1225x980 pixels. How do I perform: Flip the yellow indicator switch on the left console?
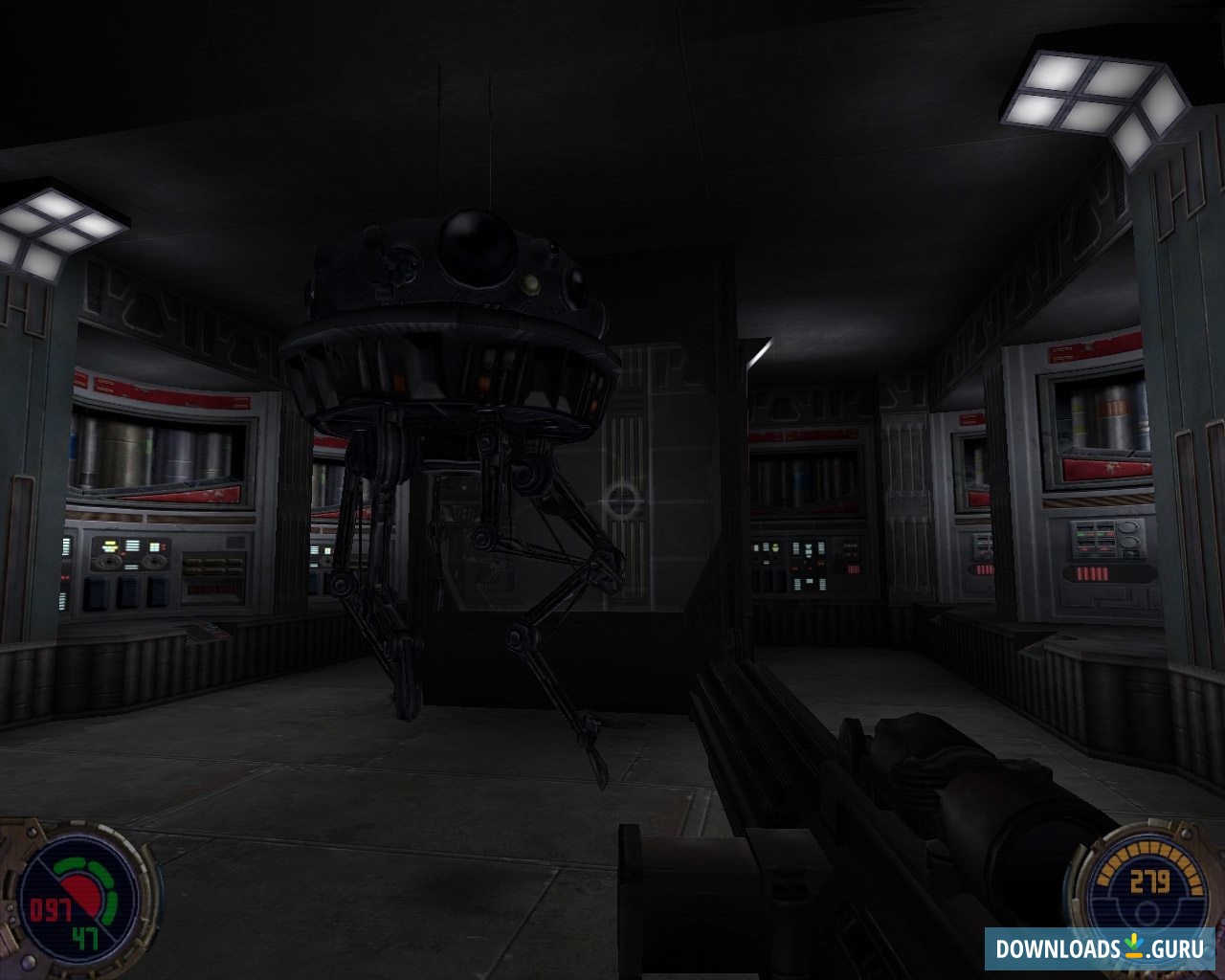click(x=110, y=544)
